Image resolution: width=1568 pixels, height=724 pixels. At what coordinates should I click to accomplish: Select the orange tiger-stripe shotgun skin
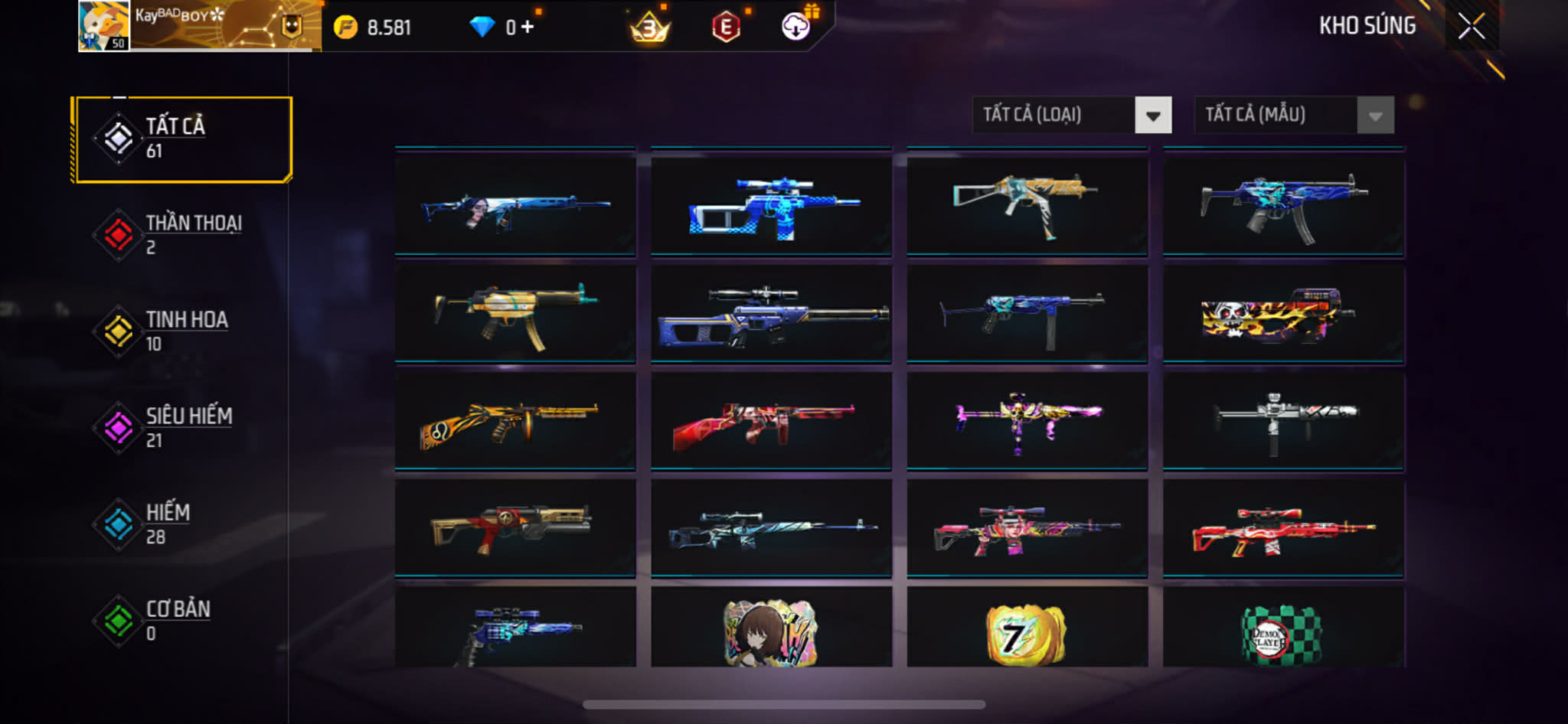click(x=514, y=422)
